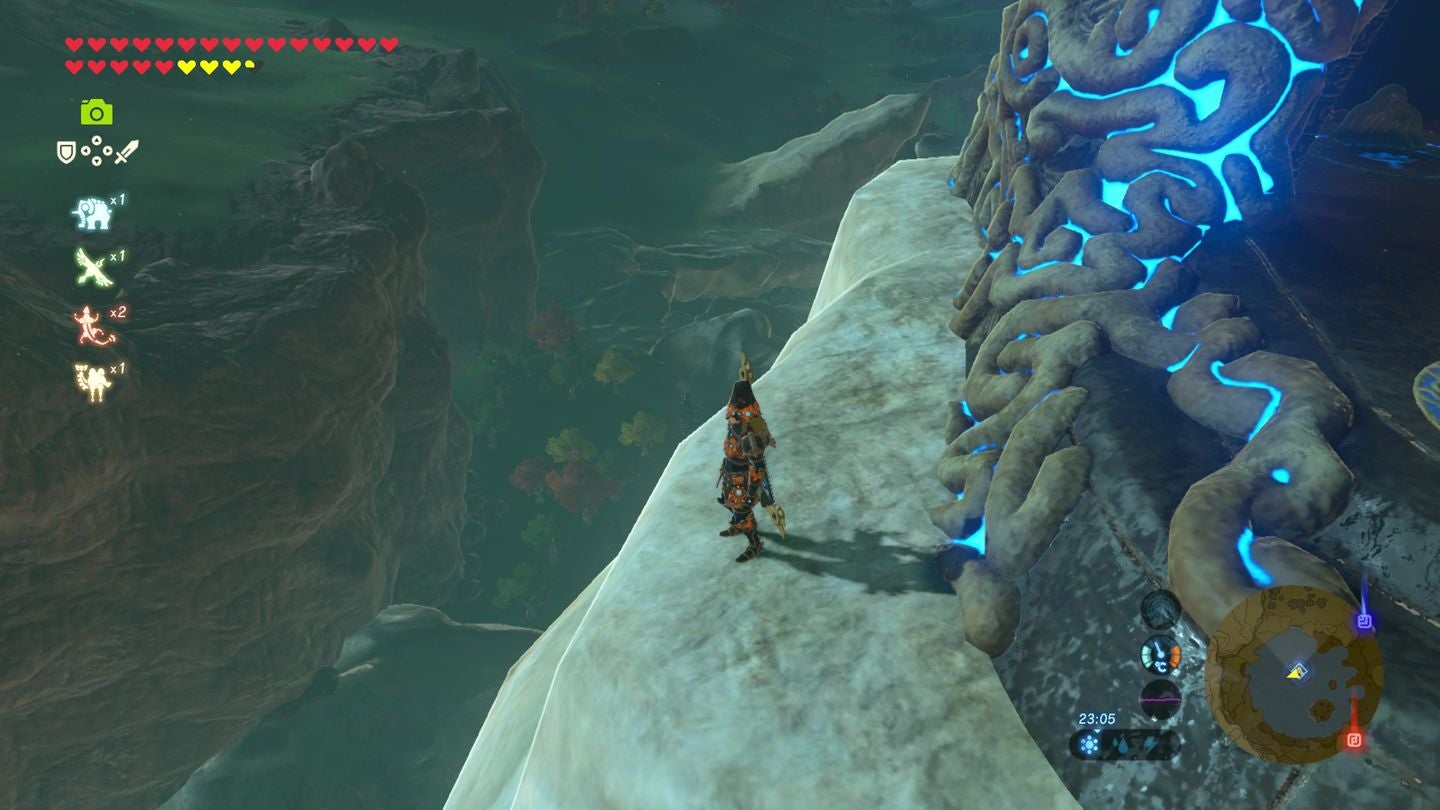Use Daruk's Protection lizard ability icon
The height and width of the screenshot is (810, 1440).
tap(87, 323)
